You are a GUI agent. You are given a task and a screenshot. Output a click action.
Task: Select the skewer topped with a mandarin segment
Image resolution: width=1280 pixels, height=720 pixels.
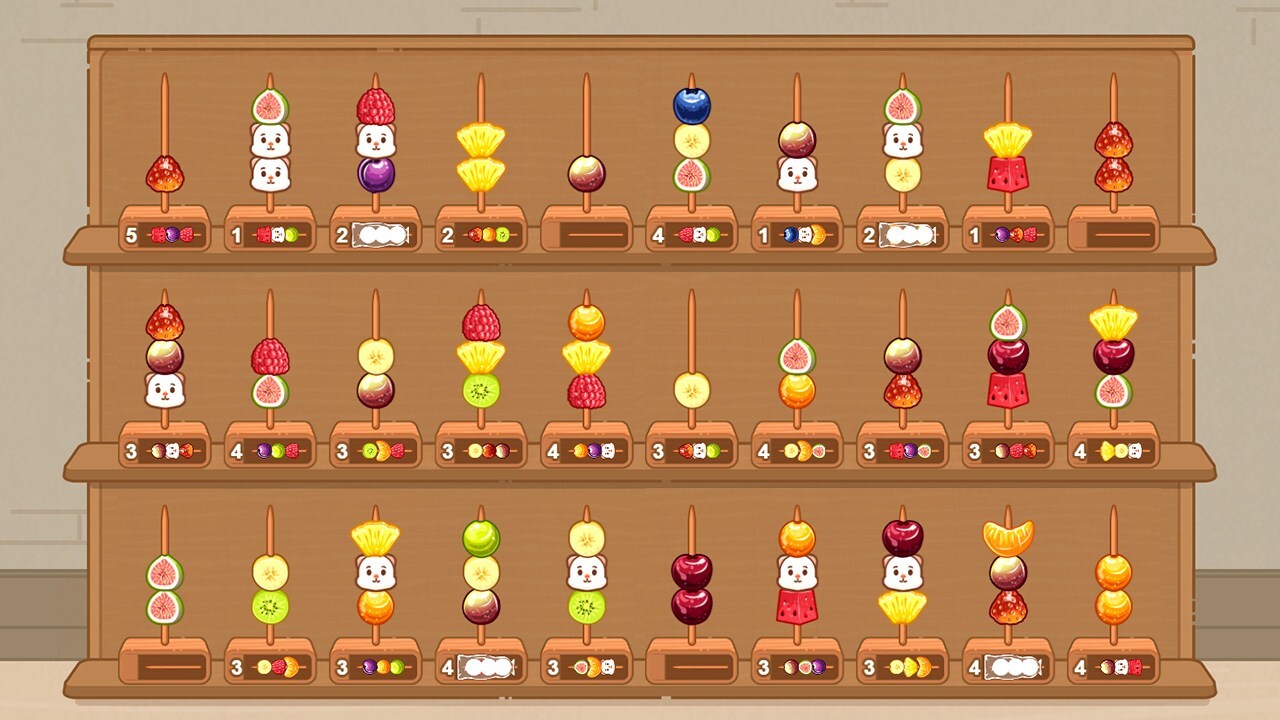(1008, 572)
